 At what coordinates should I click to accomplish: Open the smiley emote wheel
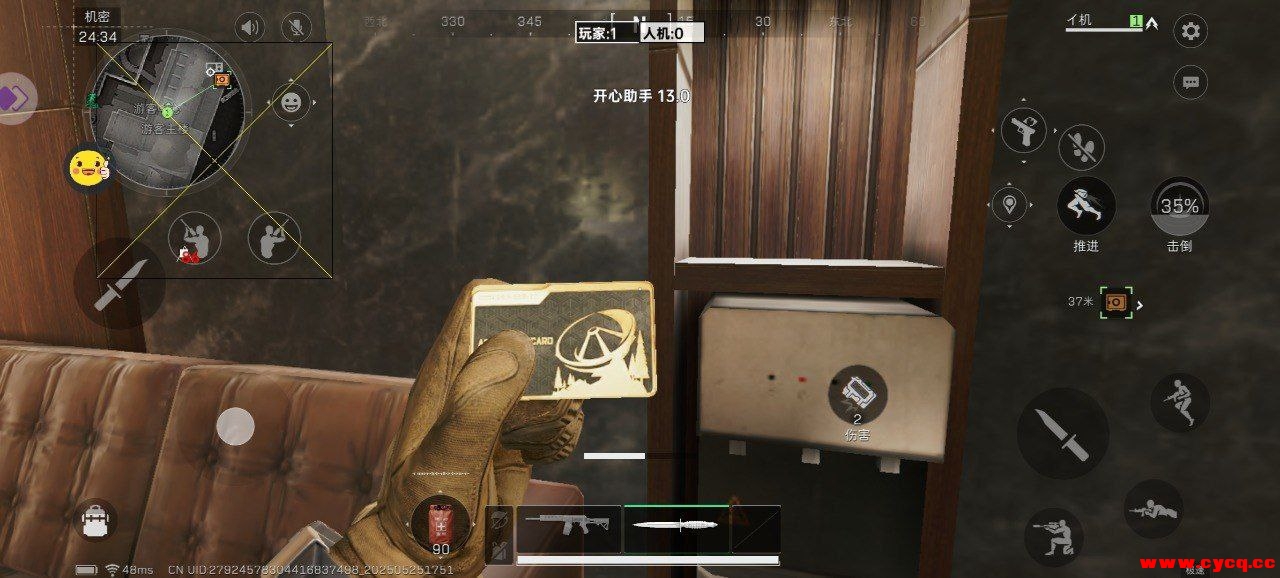291,102
